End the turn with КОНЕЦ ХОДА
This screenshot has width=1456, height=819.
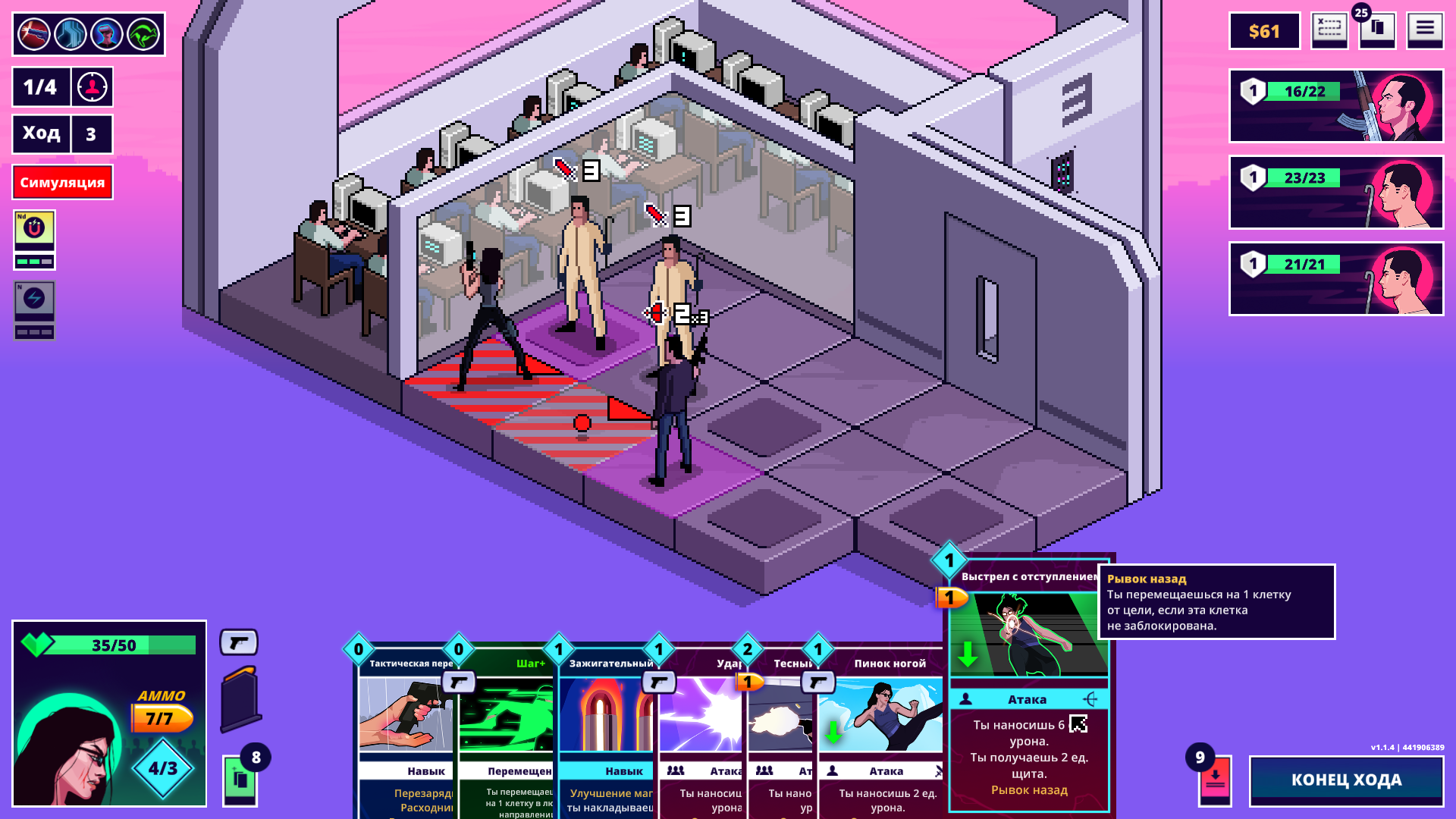point(1346,780)
